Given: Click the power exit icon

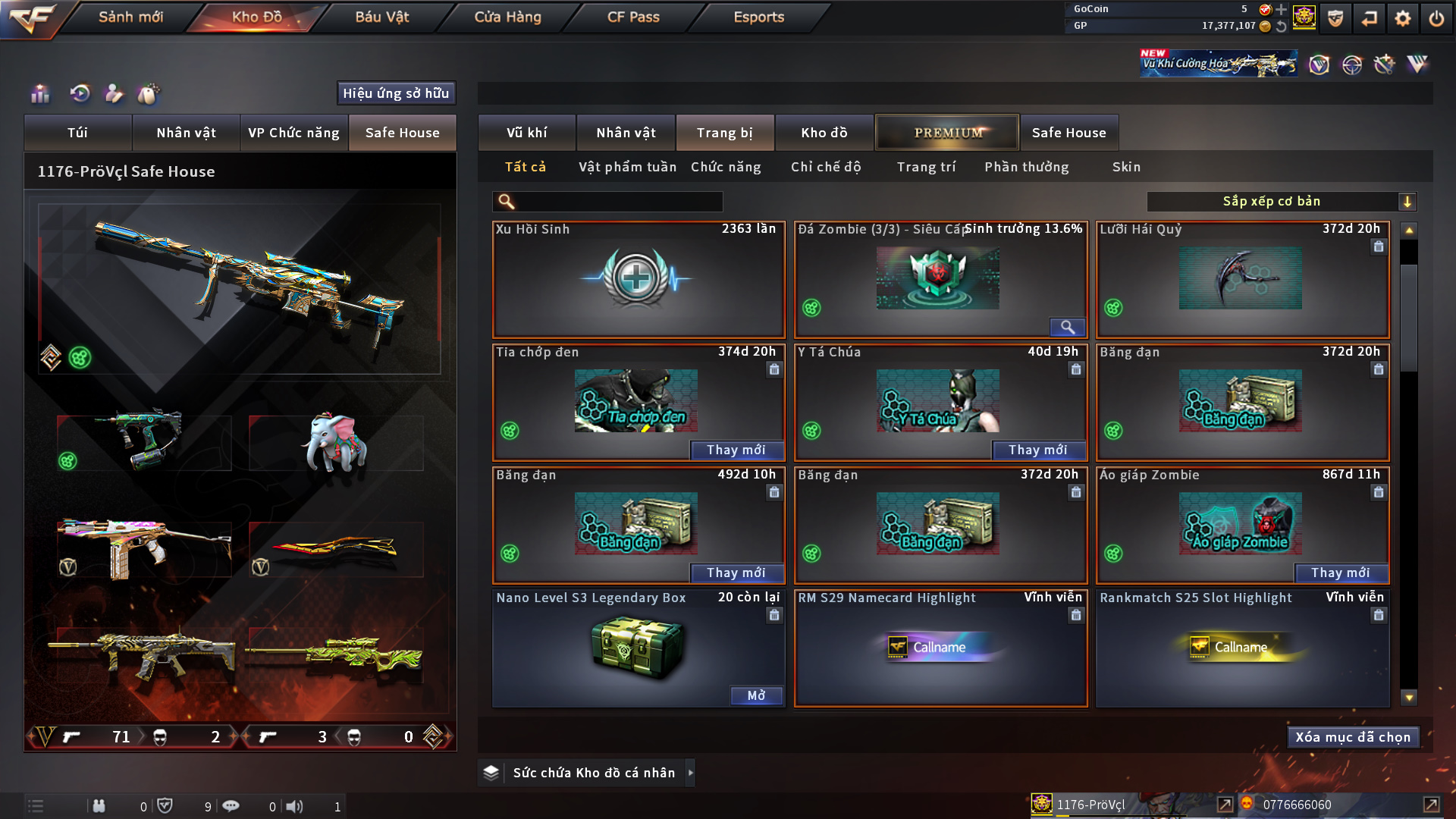Looking at the screenshot, I should coord(1436,18).
